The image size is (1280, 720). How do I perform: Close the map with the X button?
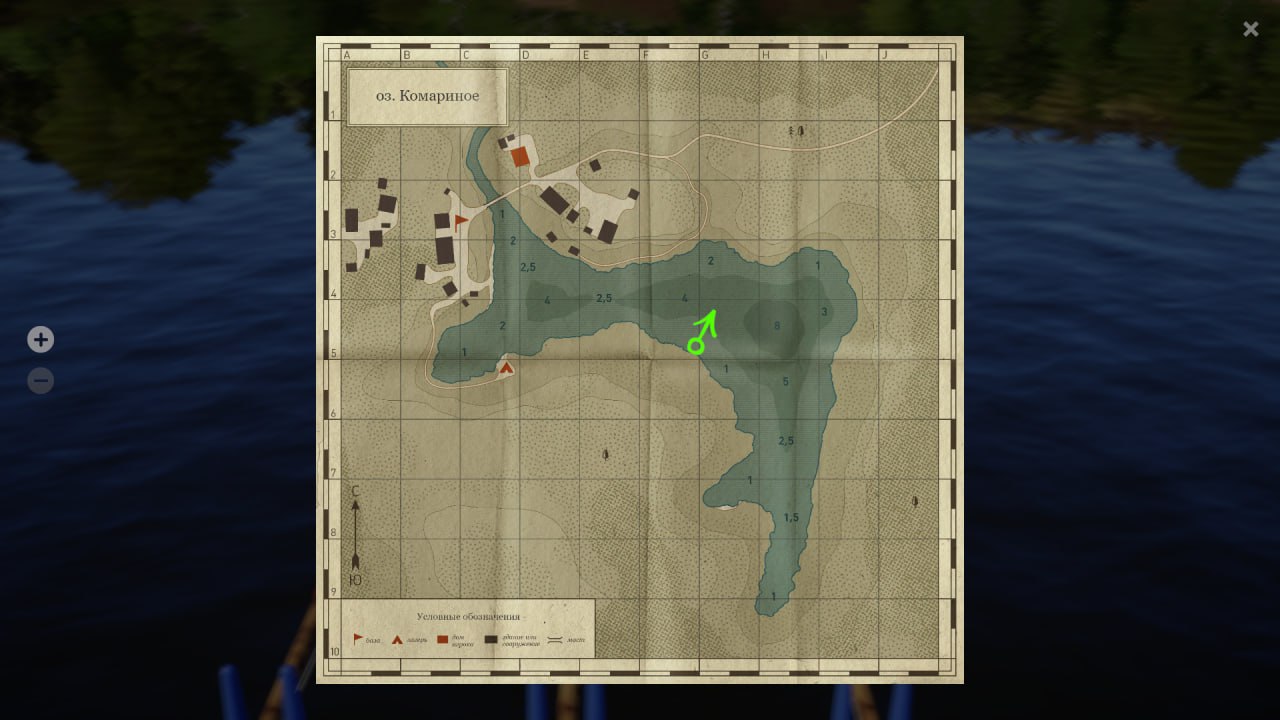coord(1250,29)
